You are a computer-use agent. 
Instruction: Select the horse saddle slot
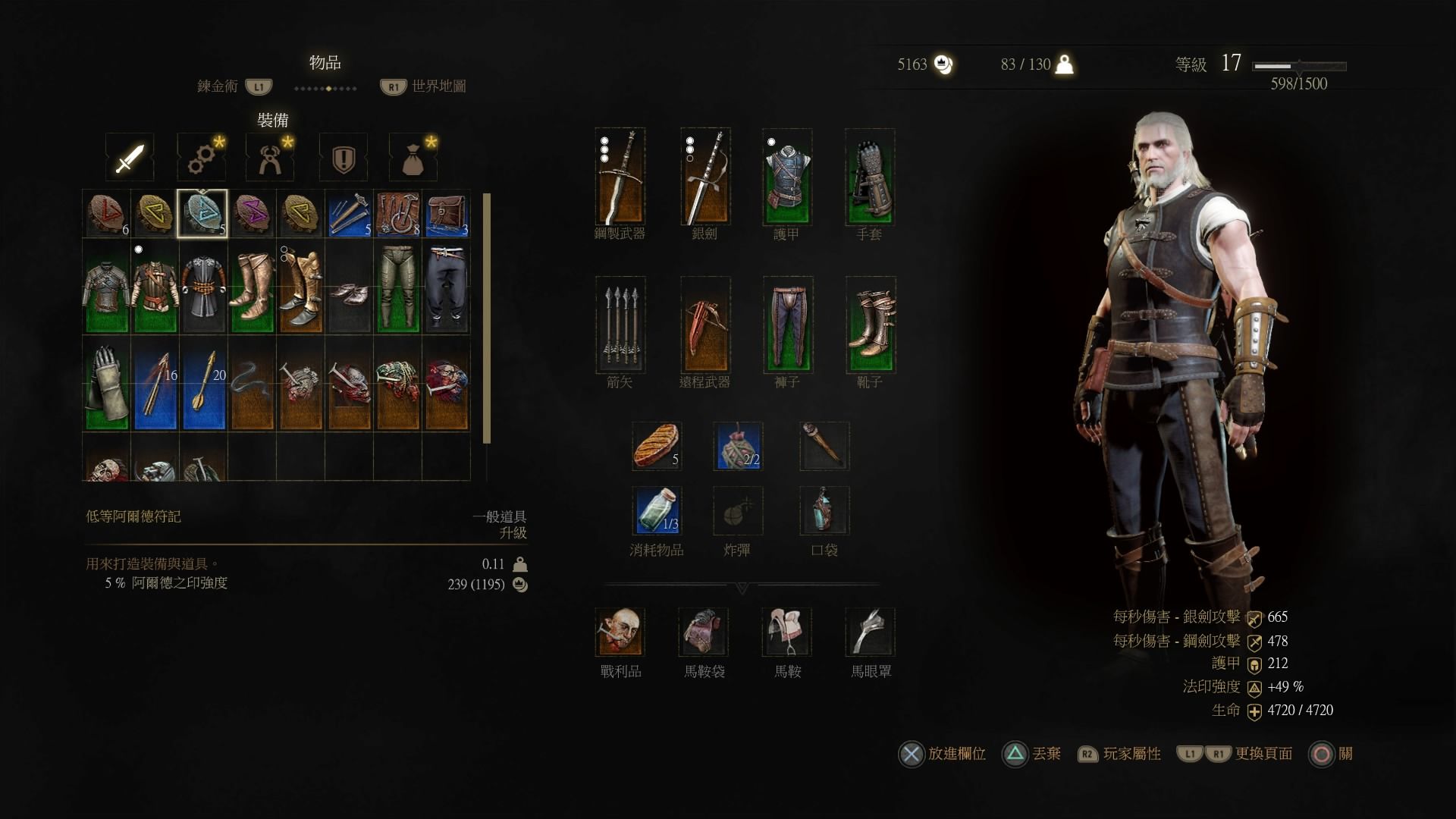pyautogui.click(x=787, y=632)
